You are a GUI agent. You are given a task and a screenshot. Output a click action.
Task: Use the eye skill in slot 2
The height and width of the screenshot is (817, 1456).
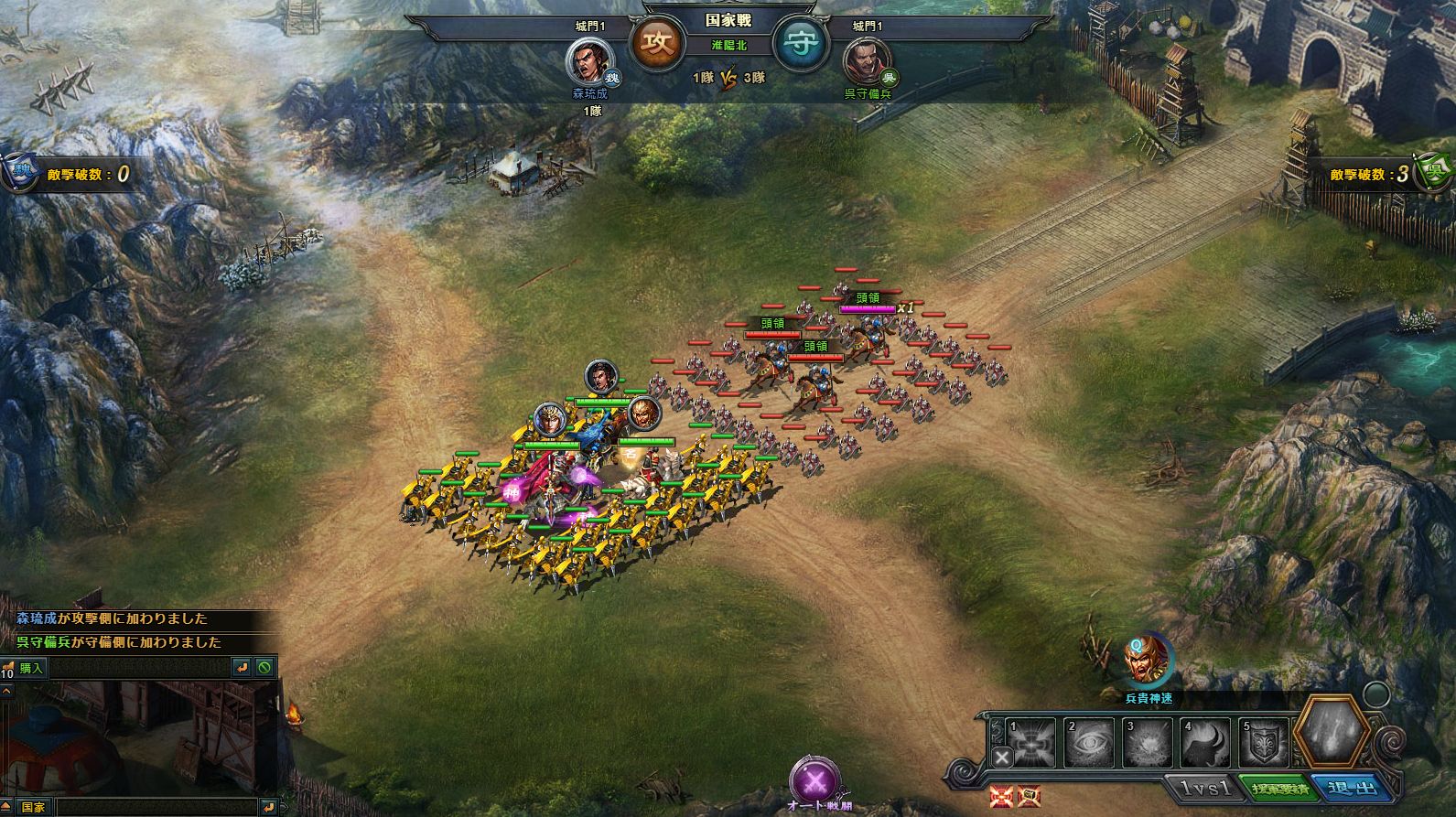click(x=1089, y=742)
